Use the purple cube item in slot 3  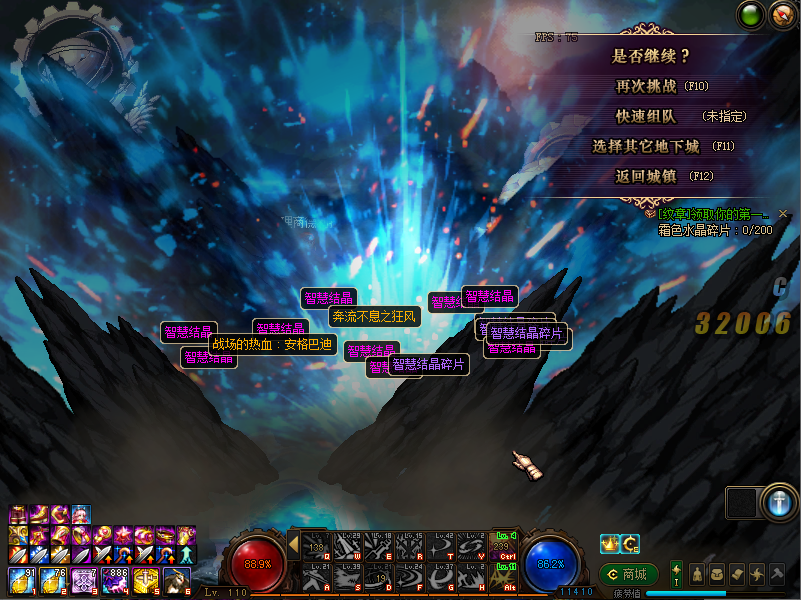pos(84,579)
